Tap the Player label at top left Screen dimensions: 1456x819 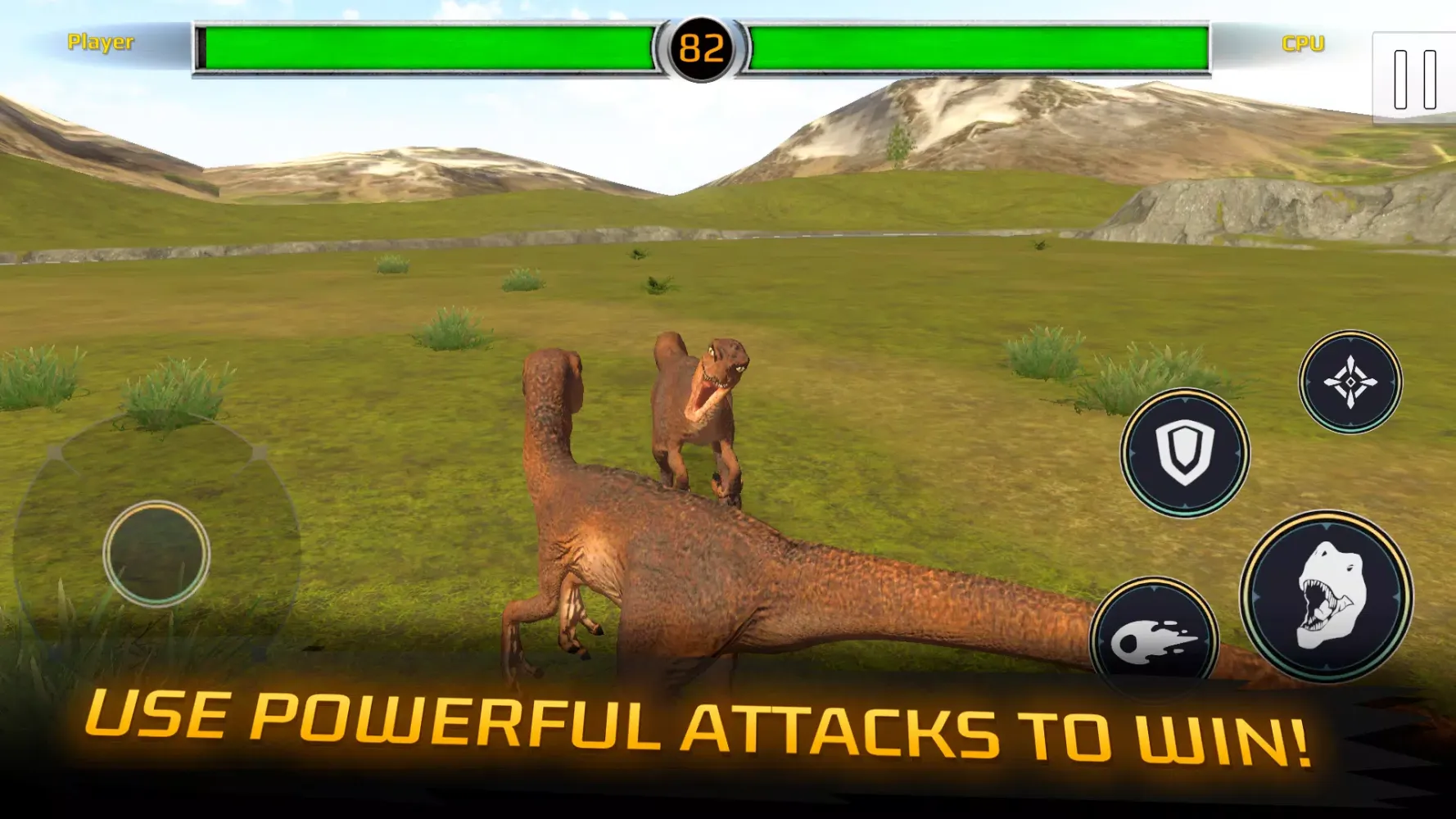[100, 43]
